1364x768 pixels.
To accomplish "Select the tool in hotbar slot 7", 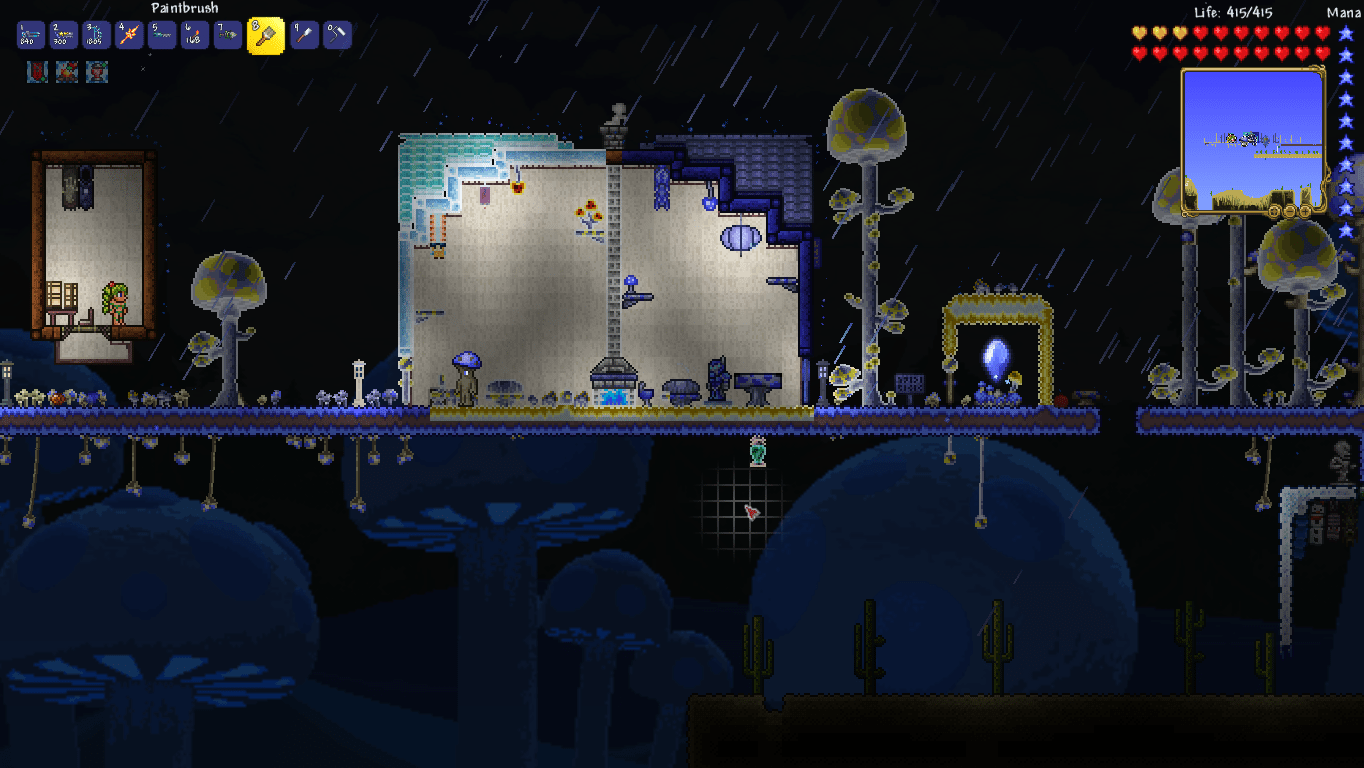I will [x=227, y=34].
